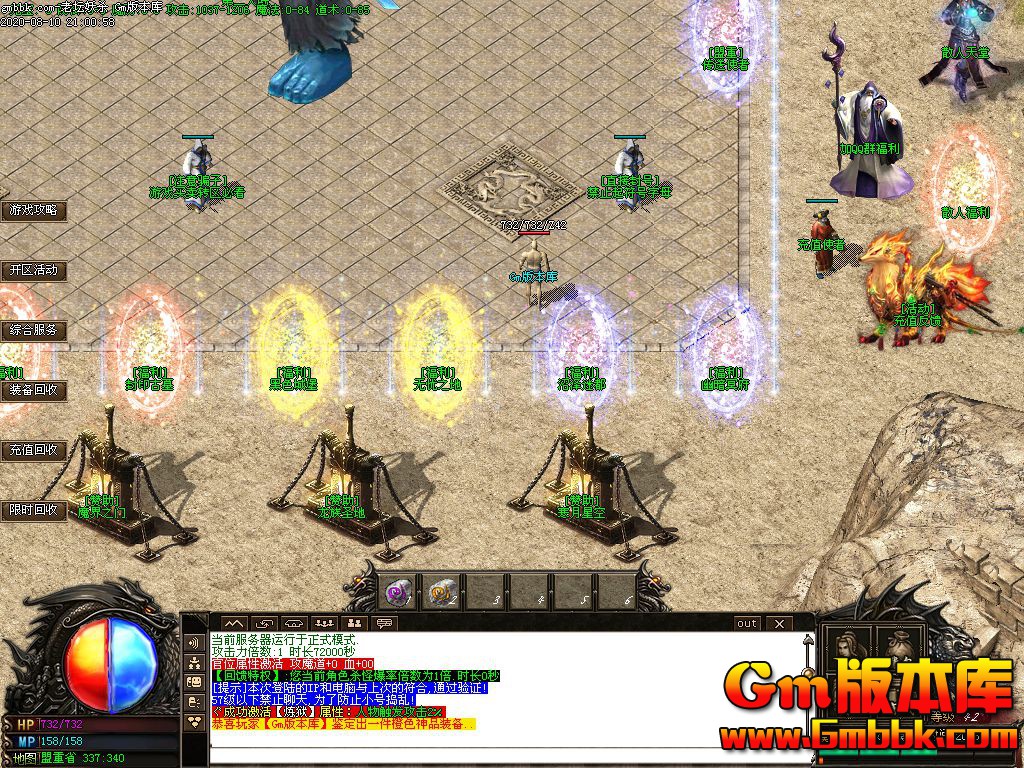Open the 限时回收 timed recycle menu
Image resolution: width=1024 pixels, height=768 pixels.
(34, 510)
